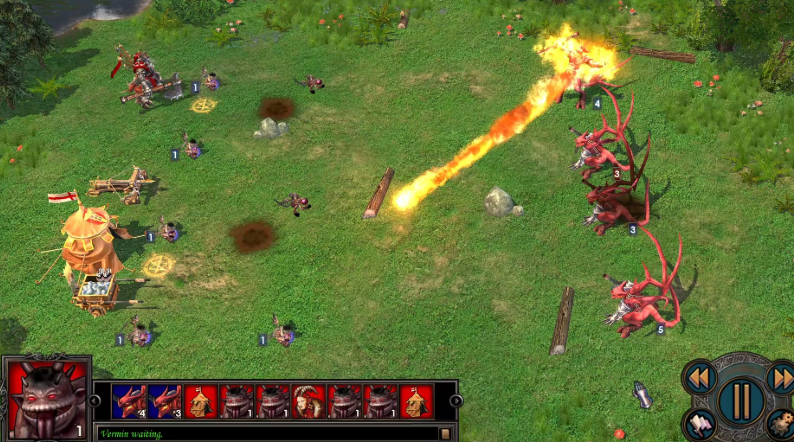Open the combat log beside 'Vermin waiting.'

445,433
